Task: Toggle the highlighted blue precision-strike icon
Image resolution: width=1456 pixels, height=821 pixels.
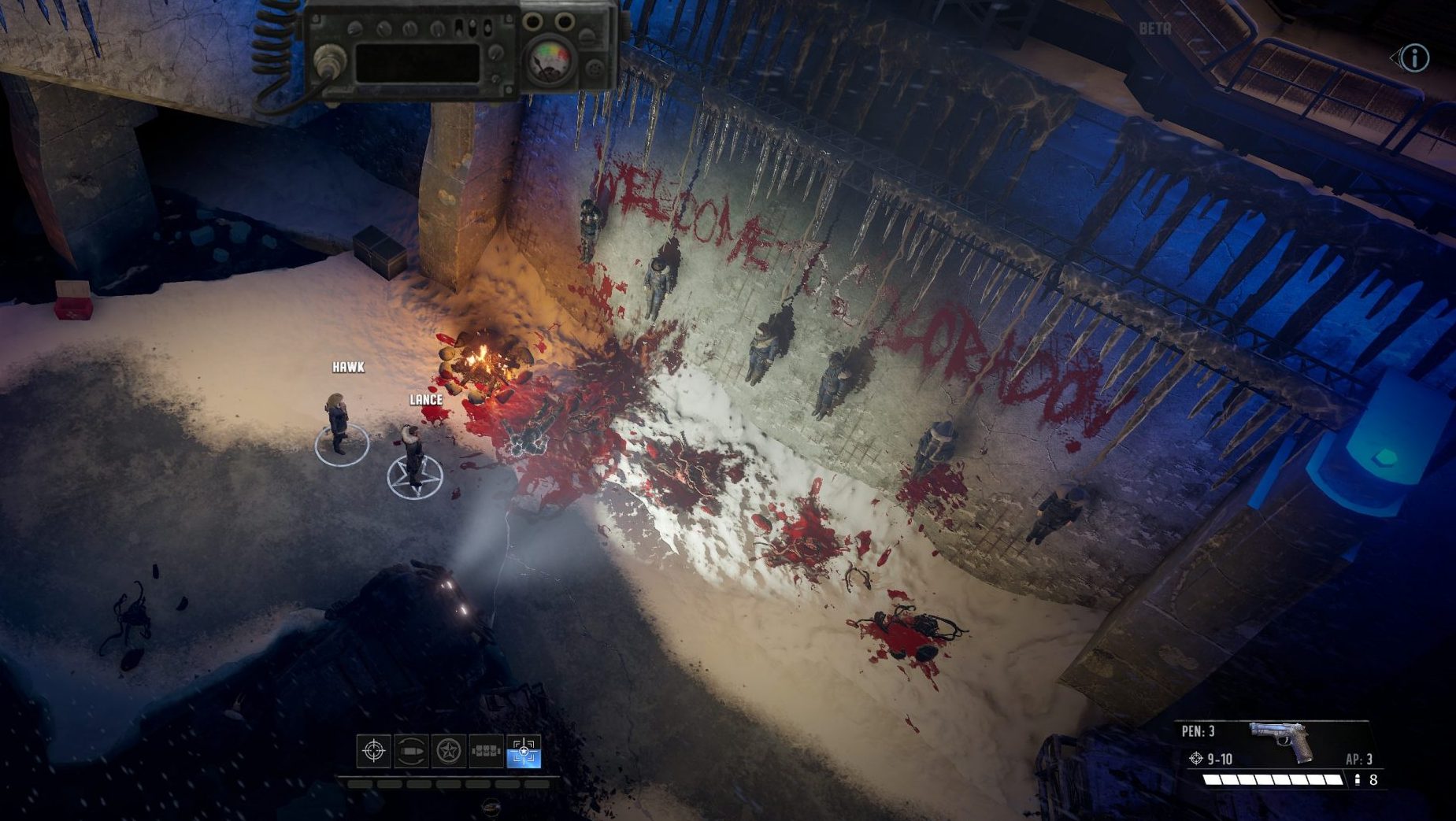Action: tap(524, 751)
